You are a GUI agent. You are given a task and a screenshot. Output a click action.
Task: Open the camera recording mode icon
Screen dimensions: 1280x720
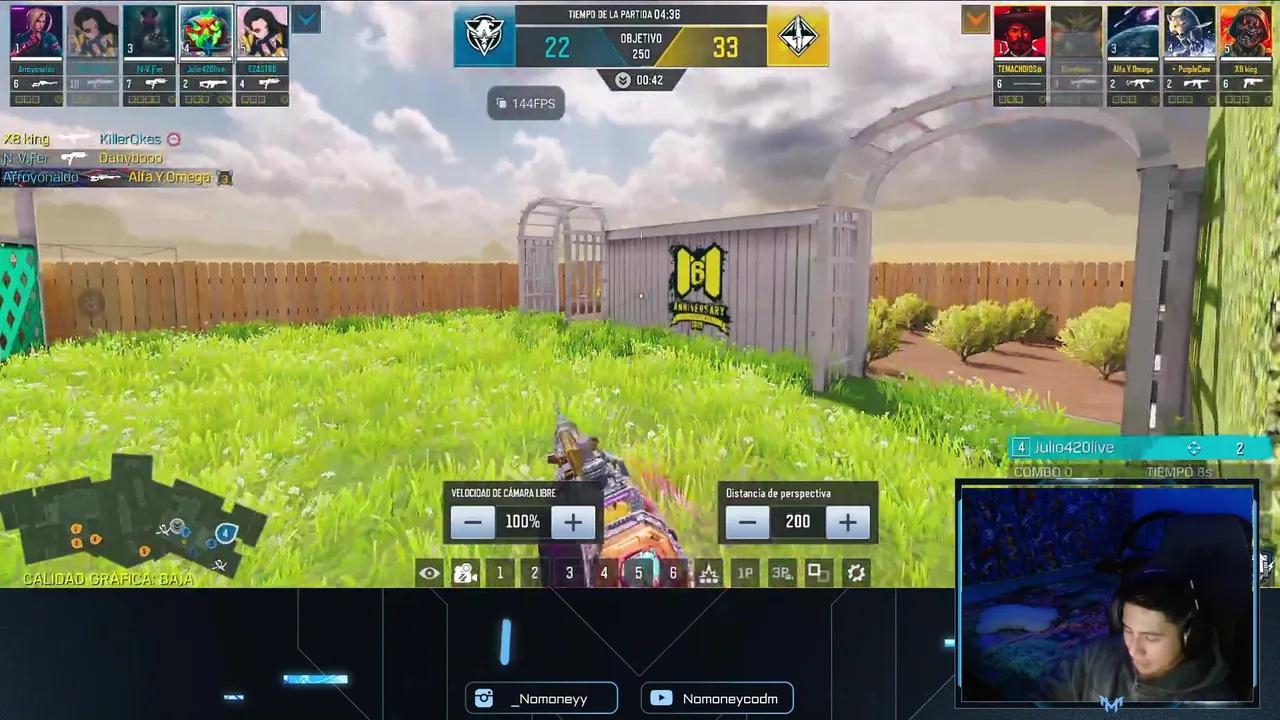click(x=464, y=572)
